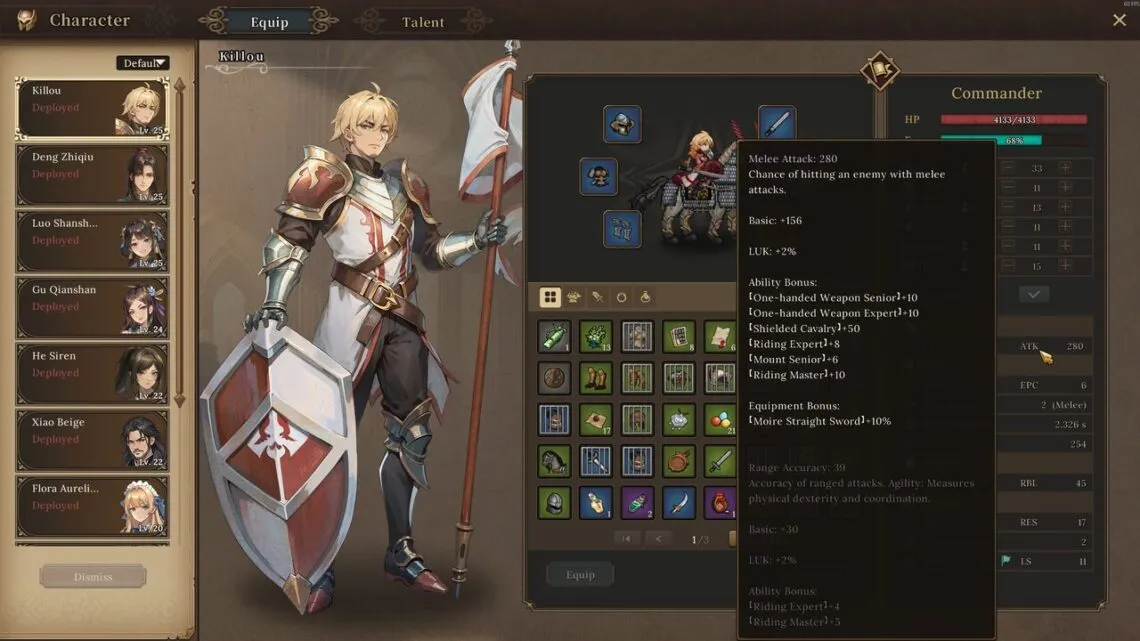Open the Equip tab
The image size is (1140, 641).
tap(268, 22)
